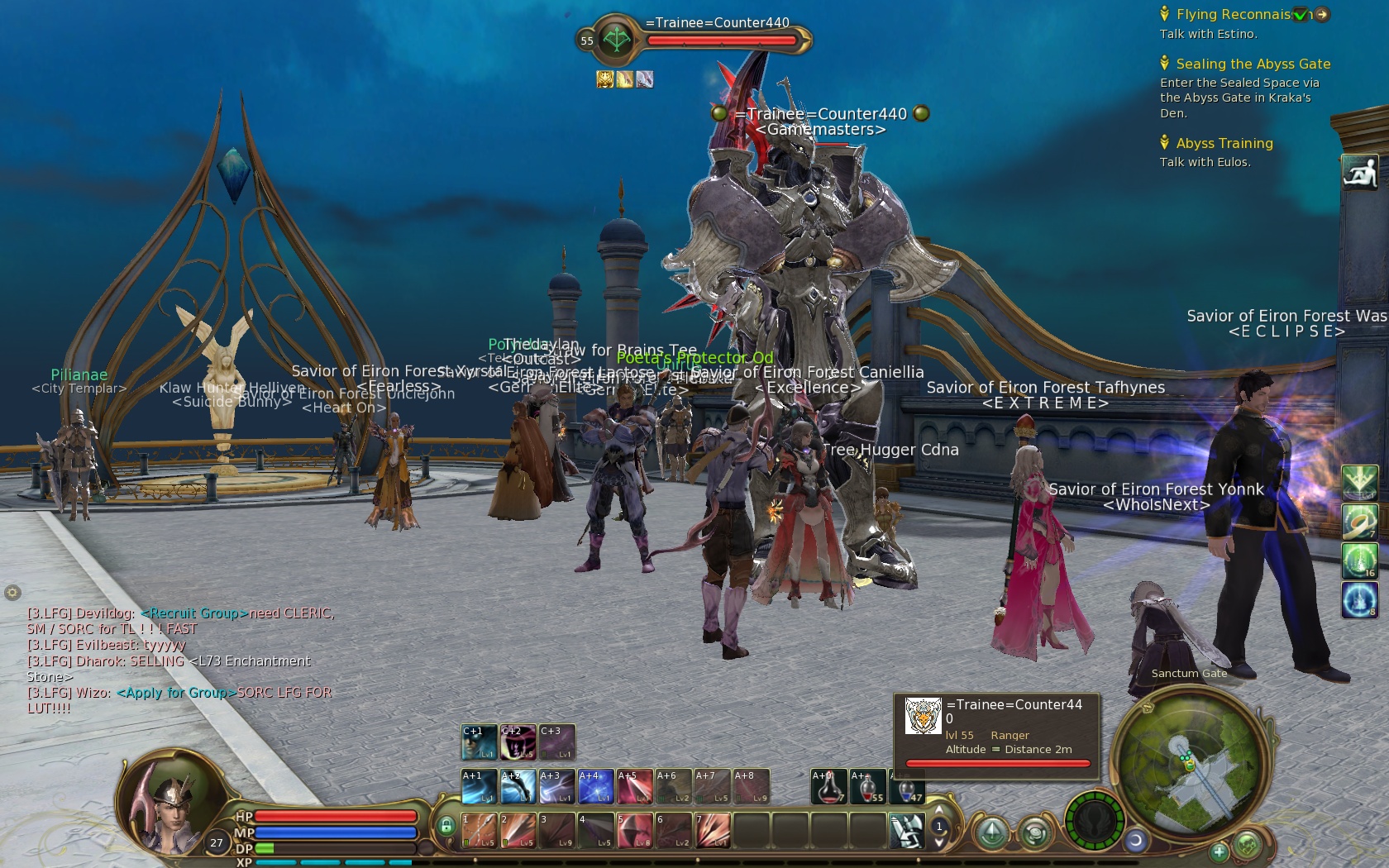Toggle the quickbar lock icon
The height and width of the screenshot is (868, 1389).
[x=446, y=826]
